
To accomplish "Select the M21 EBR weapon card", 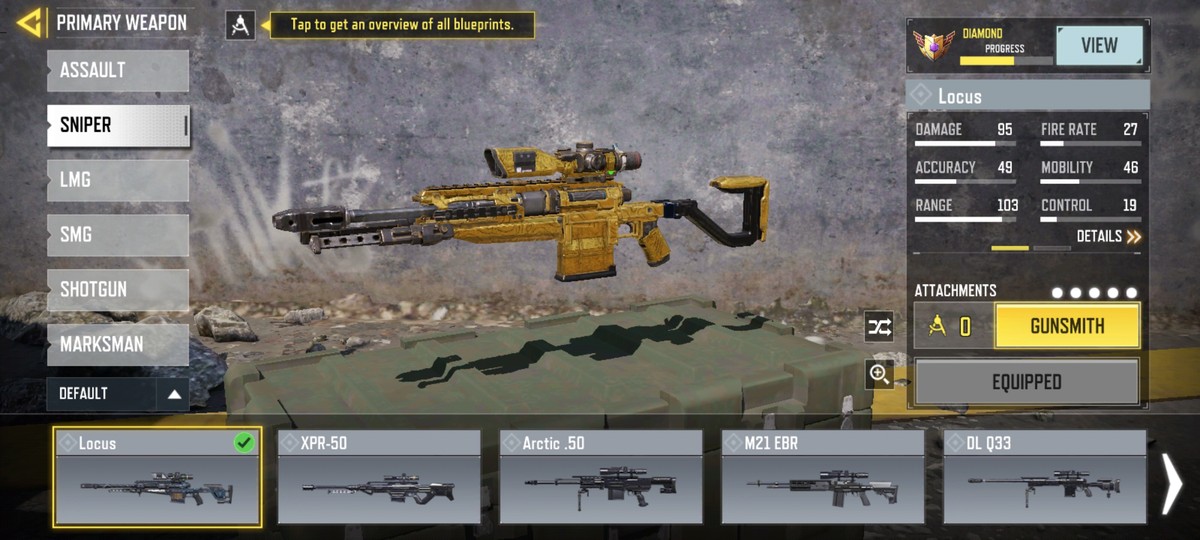I will (823, 478).
